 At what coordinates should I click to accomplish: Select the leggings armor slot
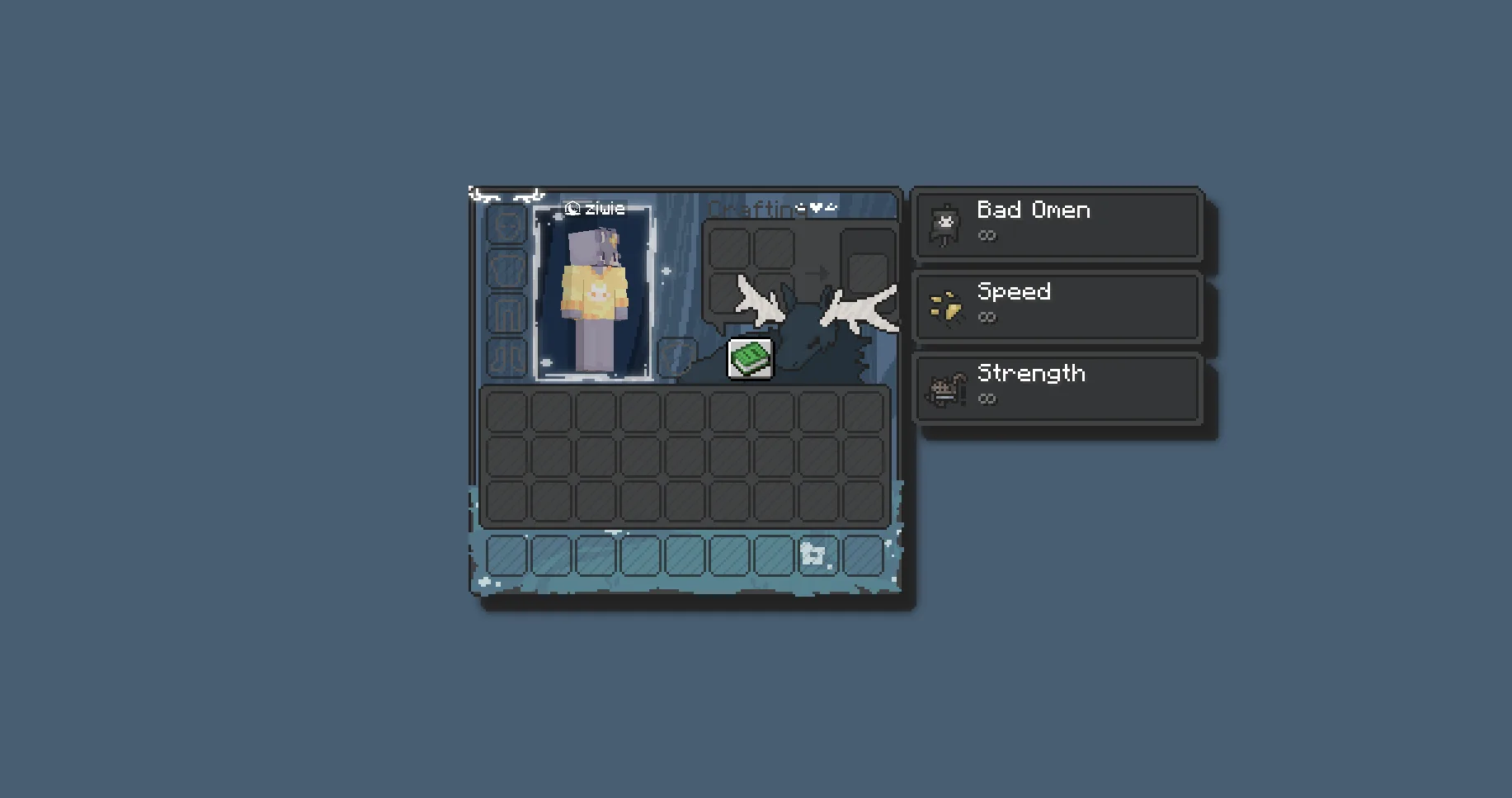pyautogui.click(x=507, y=312)
